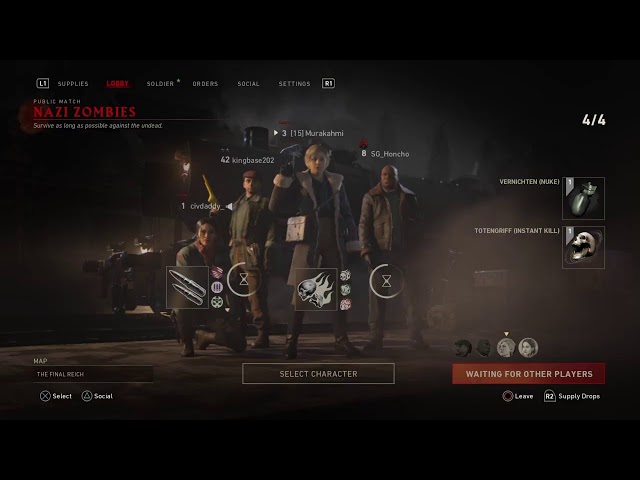Go to the Orders tab
640x480 pixels.
[205, 84]
